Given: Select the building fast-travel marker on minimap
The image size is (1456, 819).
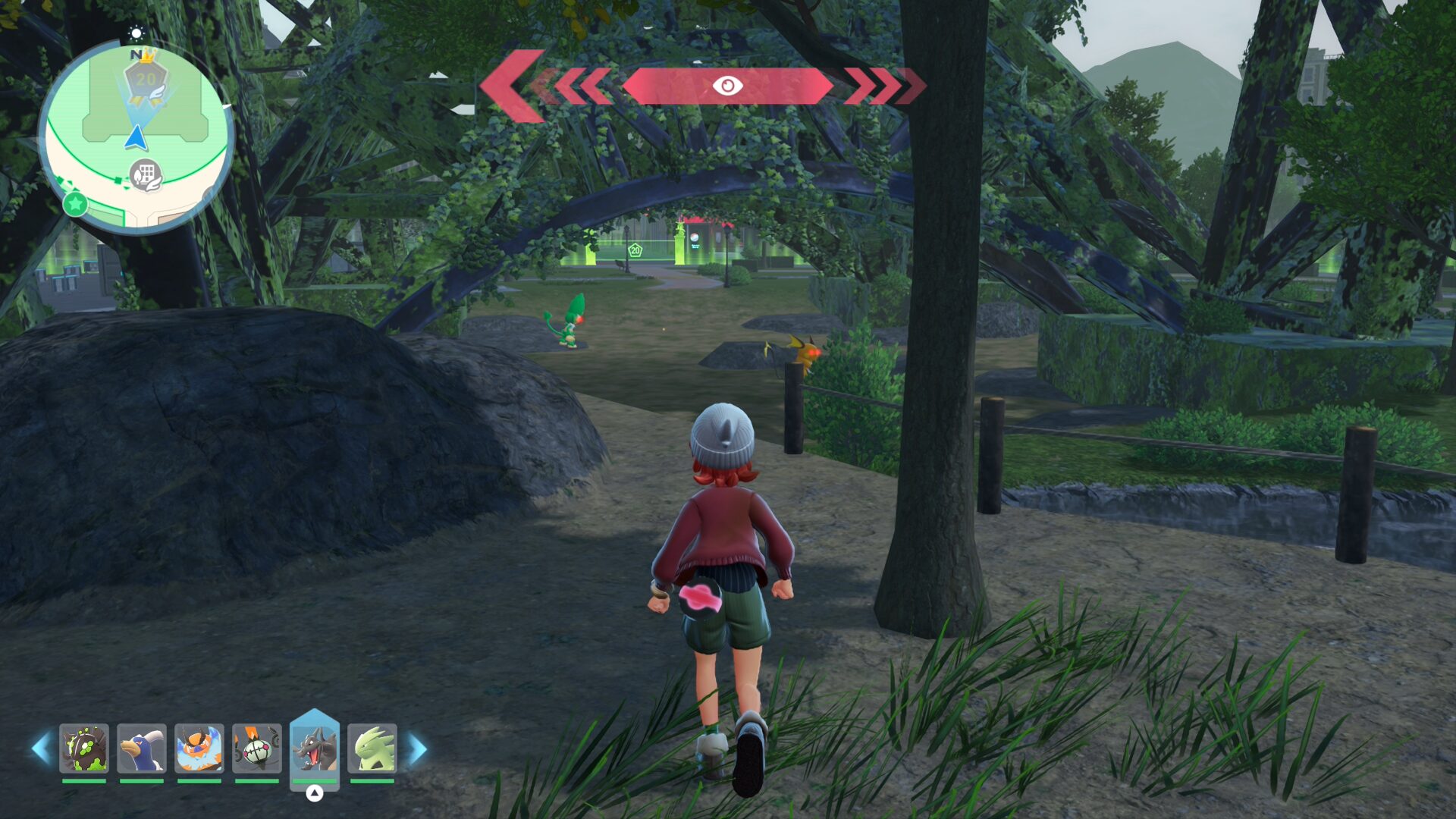Looking at the screenshot, I should [x=146, y=175].
